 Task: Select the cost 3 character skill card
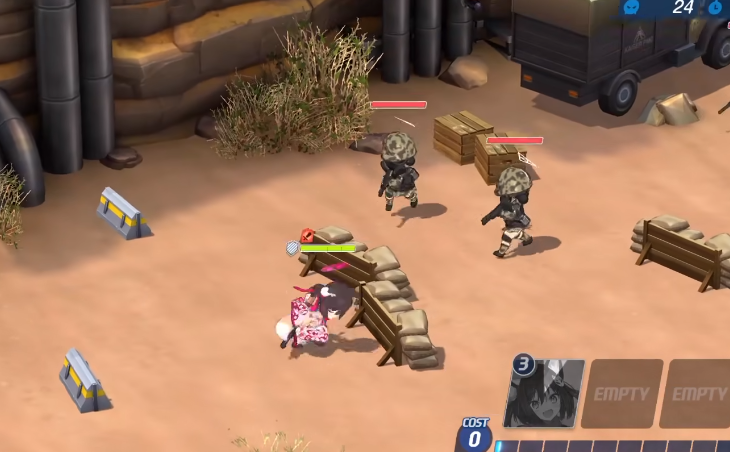(x=545, y=393)
